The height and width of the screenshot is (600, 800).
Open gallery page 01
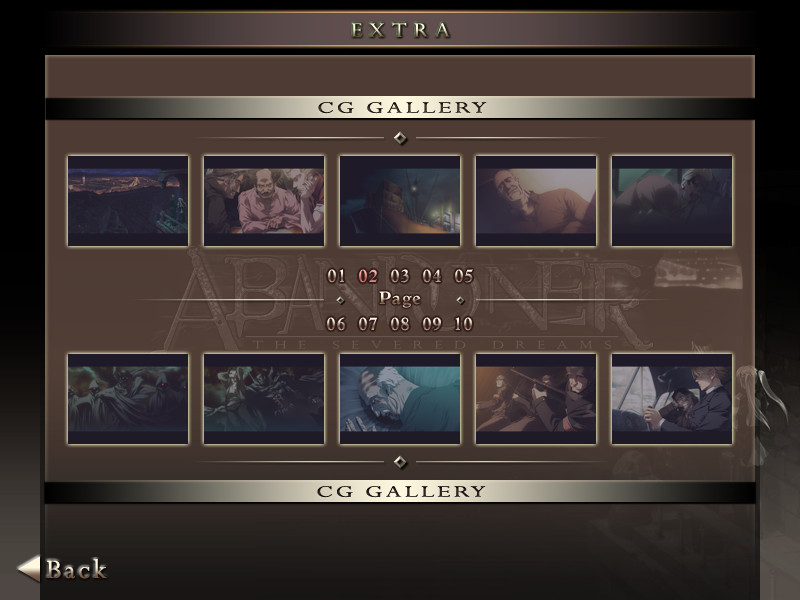[336, 276]
